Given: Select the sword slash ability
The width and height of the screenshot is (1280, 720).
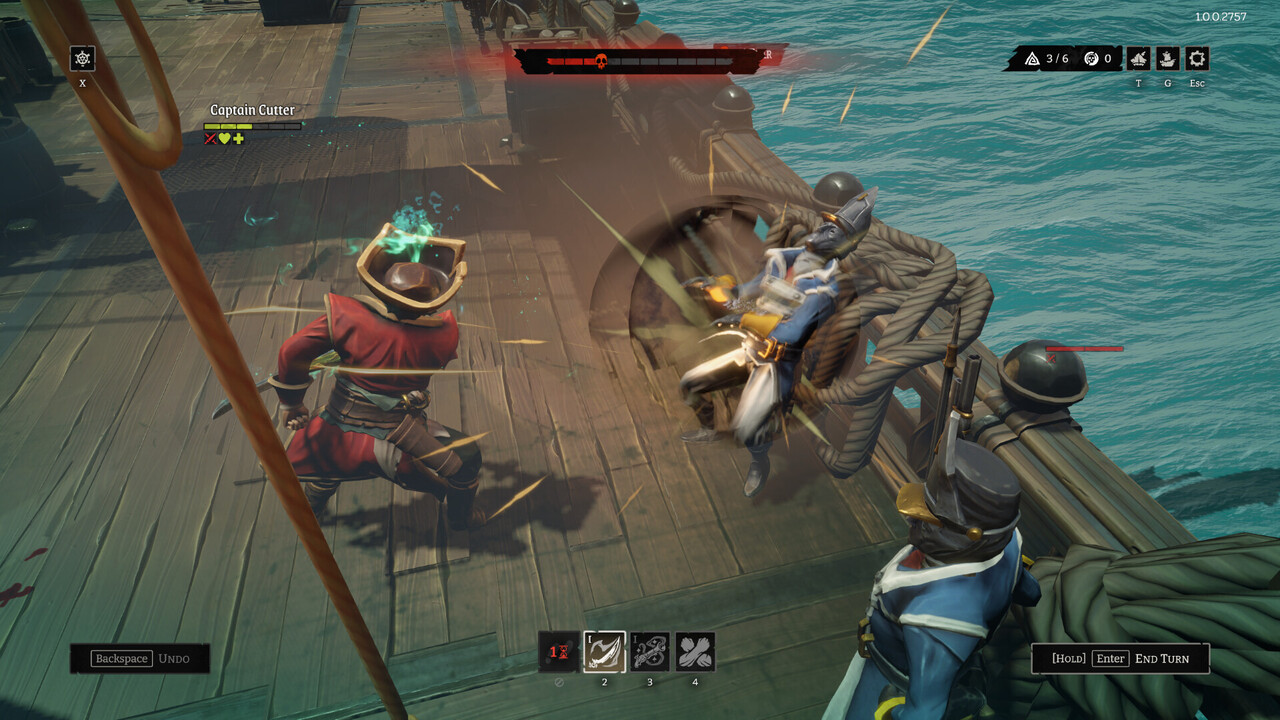Looking at the screenshot, I should tap(605, 652).
